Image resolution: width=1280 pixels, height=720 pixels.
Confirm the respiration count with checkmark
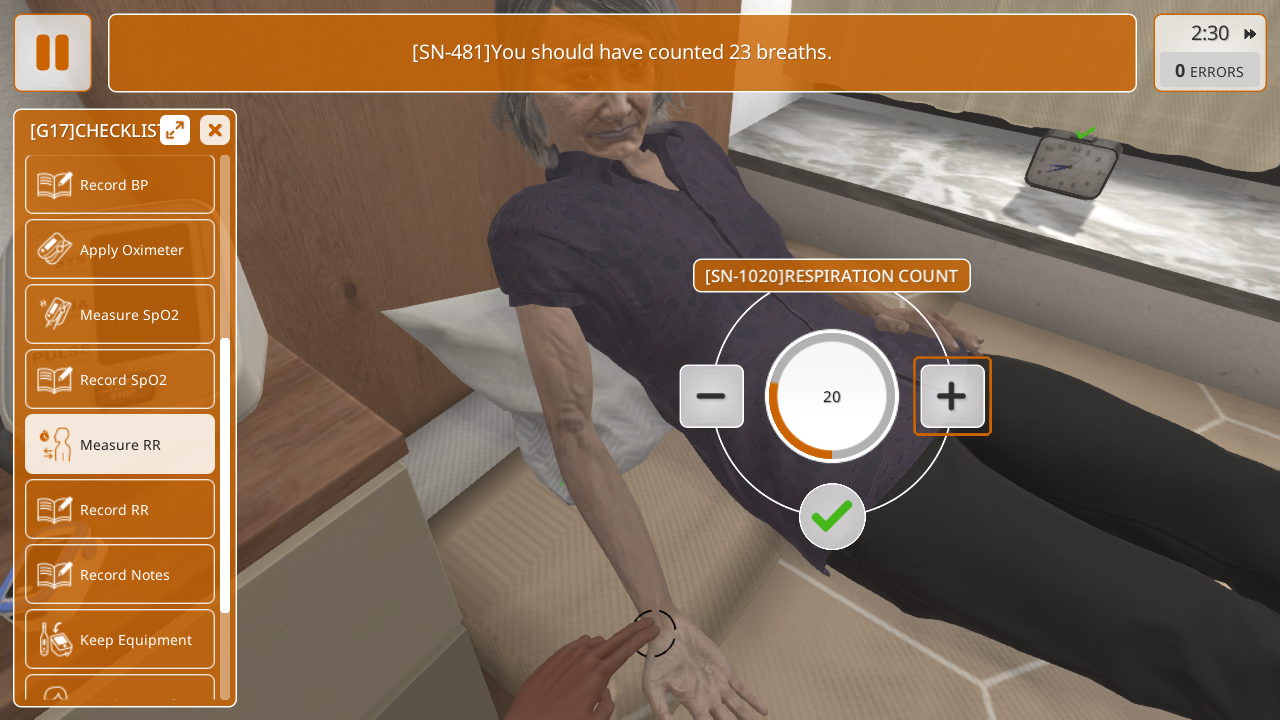click(x=832, y=516)
